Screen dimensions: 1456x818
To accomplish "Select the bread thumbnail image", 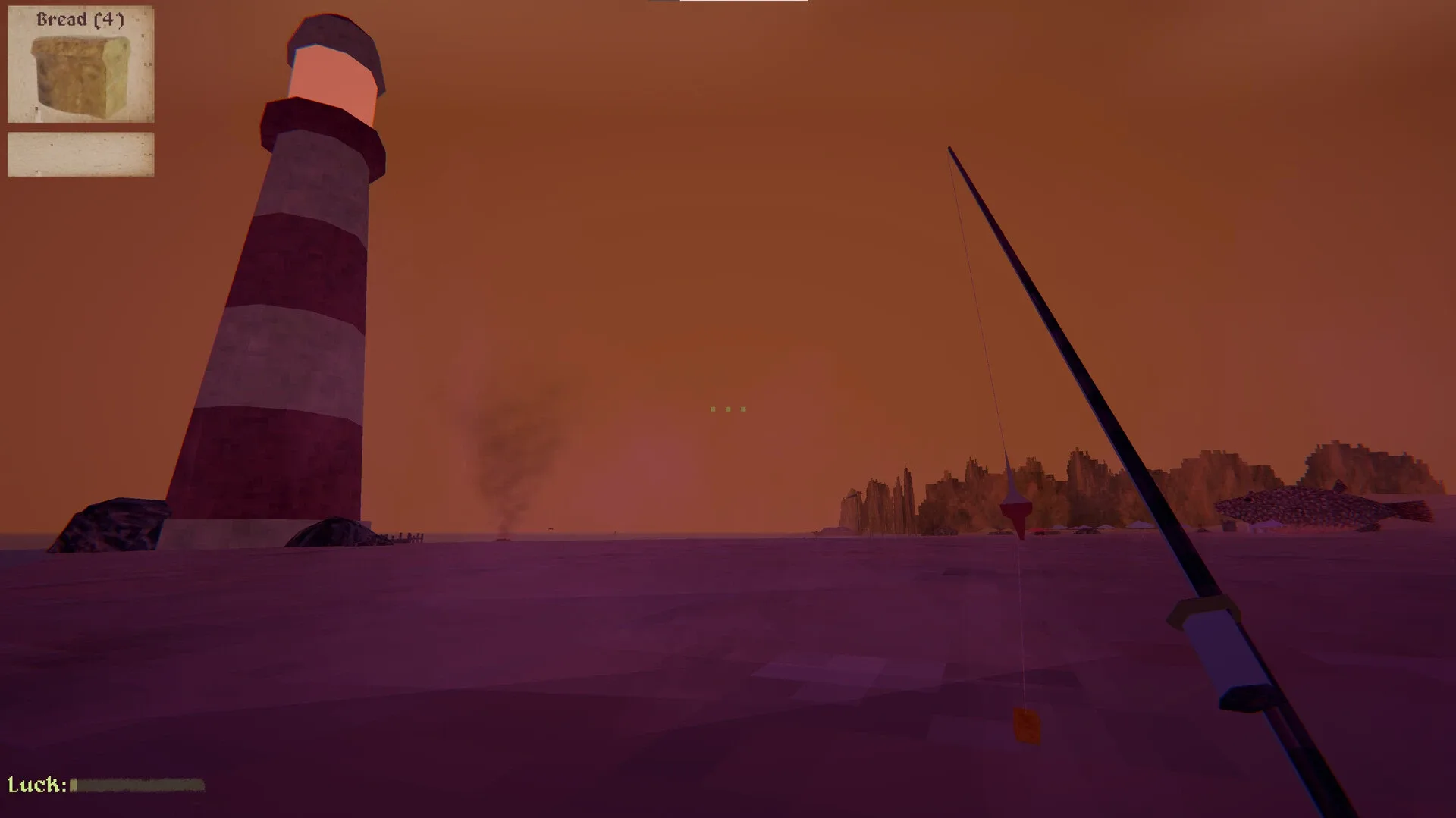I will [x=80, y=76].
